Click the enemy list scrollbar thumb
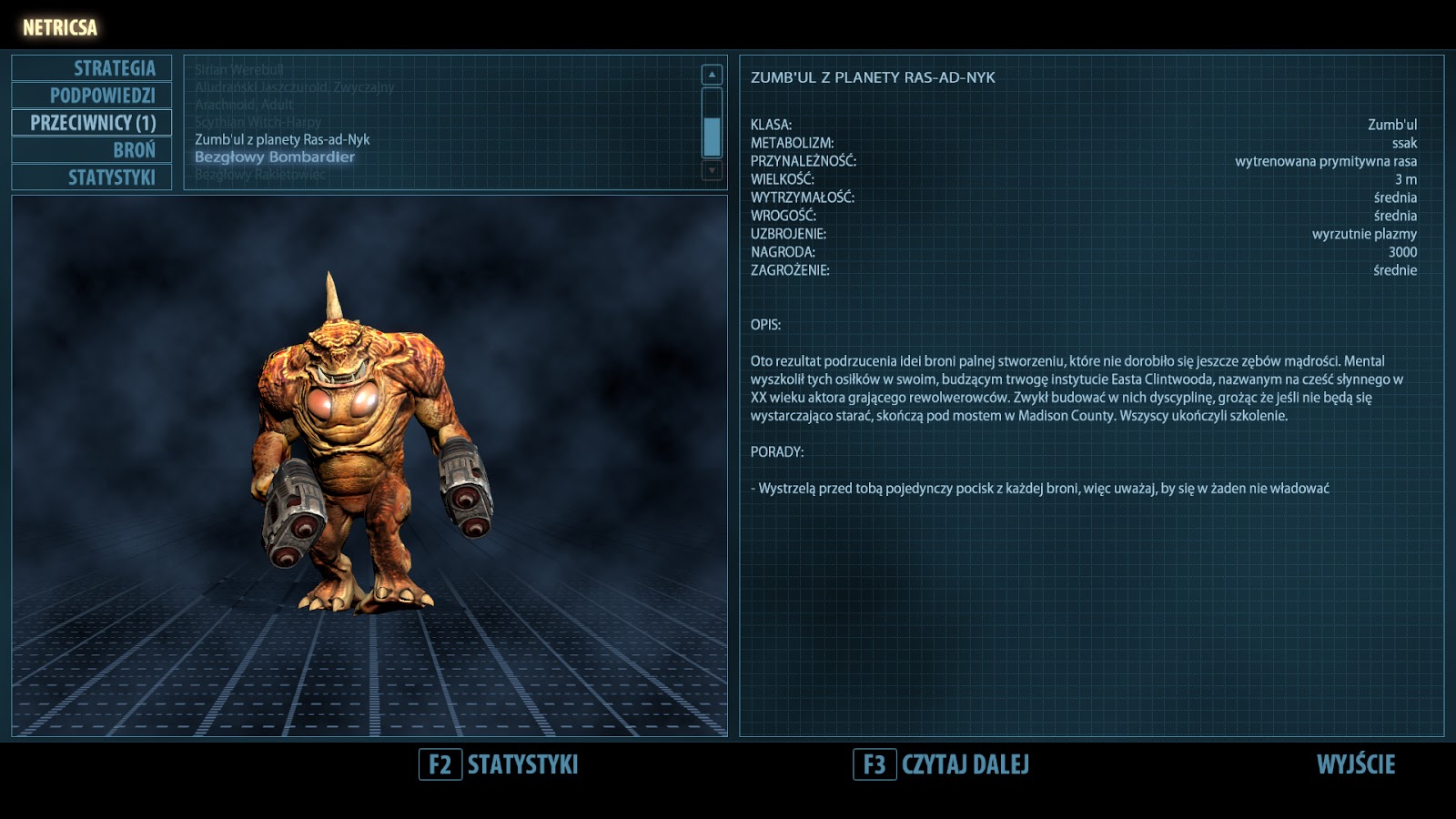The height and width of the screenshot is (819, 1456). (x=713, y=136)
